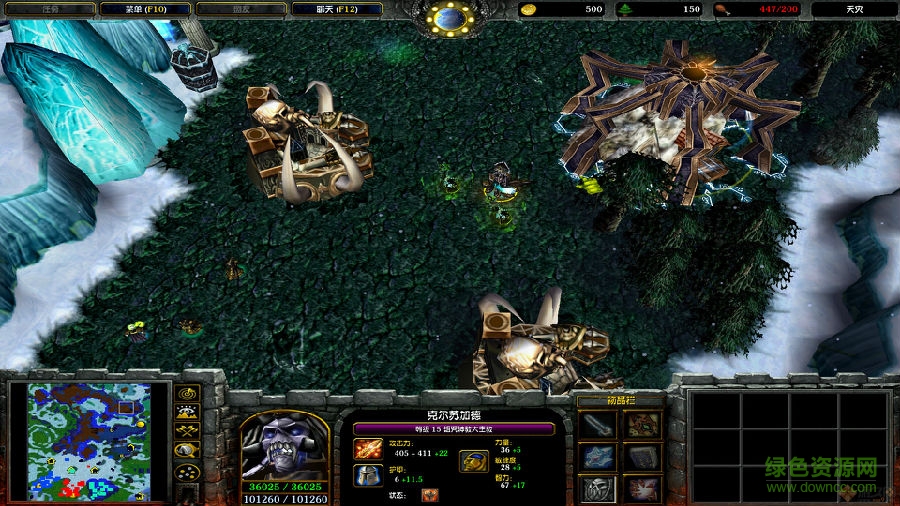Select the red burst item slot
The image size is (900, 506).
(x=641, y=488)
